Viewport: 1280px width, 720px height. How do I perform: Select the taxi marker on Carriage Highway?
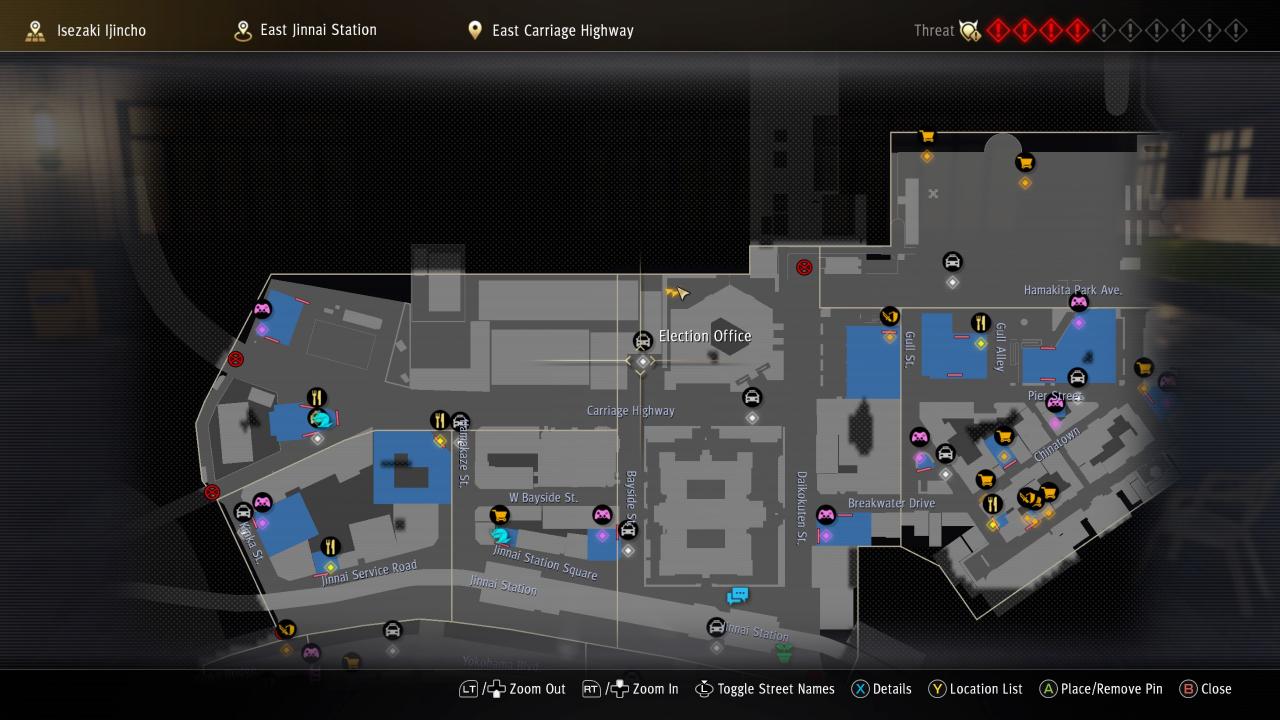point(752,398)
